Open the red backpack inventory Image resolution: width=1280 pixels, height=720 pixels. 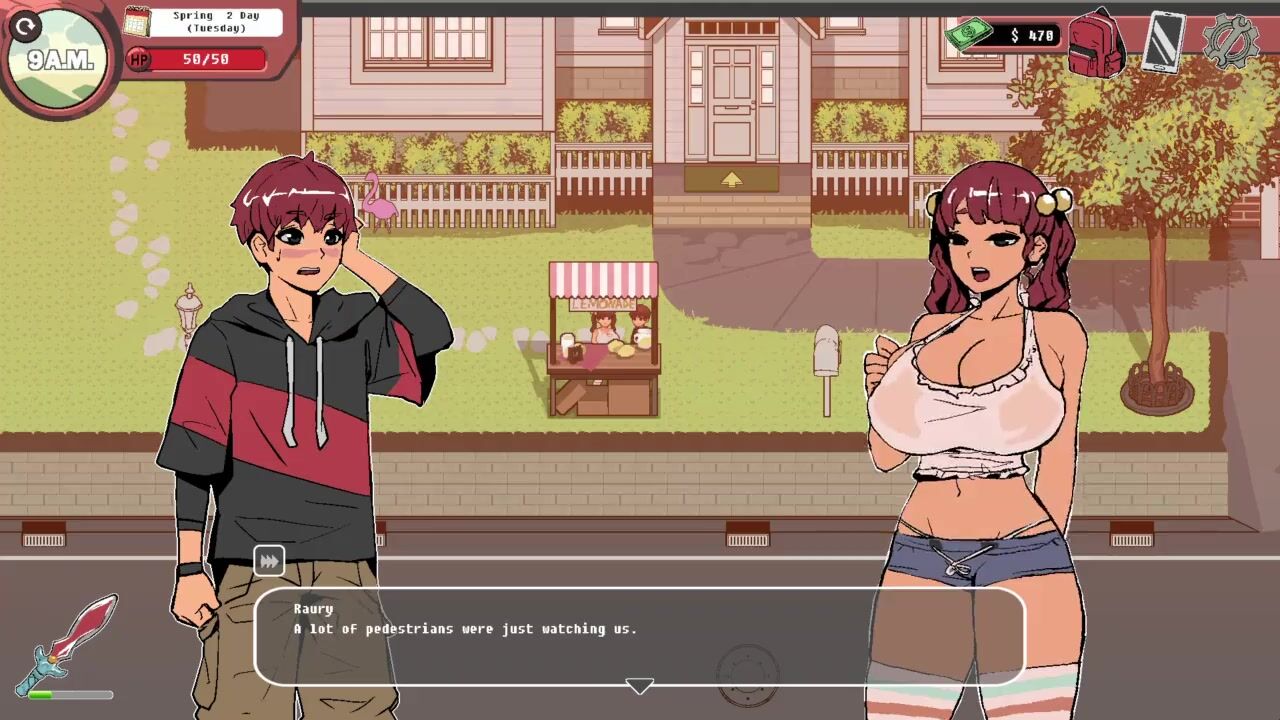click(x=1096, y=44)
